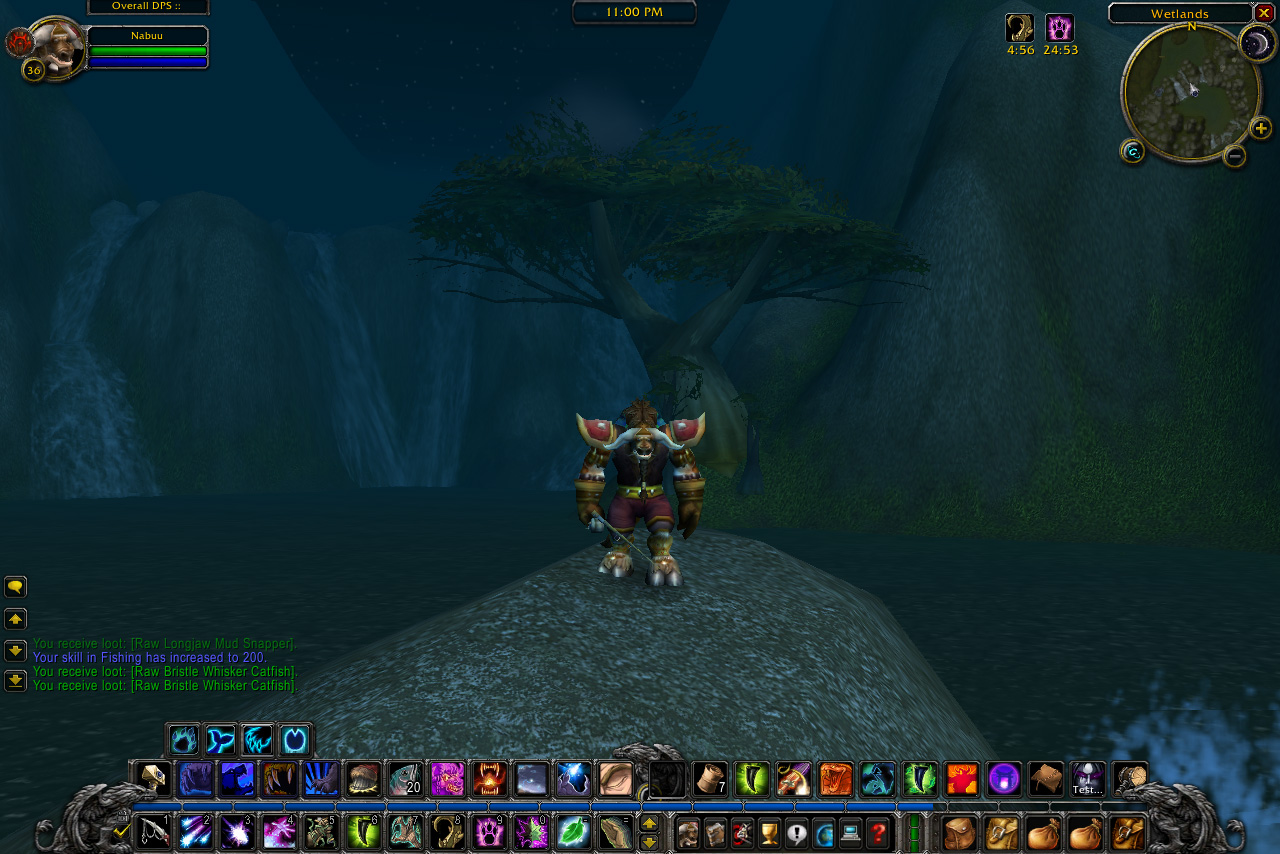The height and width of the screenshot is (854, 1280).
Task: Cast Fishing from the fishing pole slot
Action: point(153,832)
